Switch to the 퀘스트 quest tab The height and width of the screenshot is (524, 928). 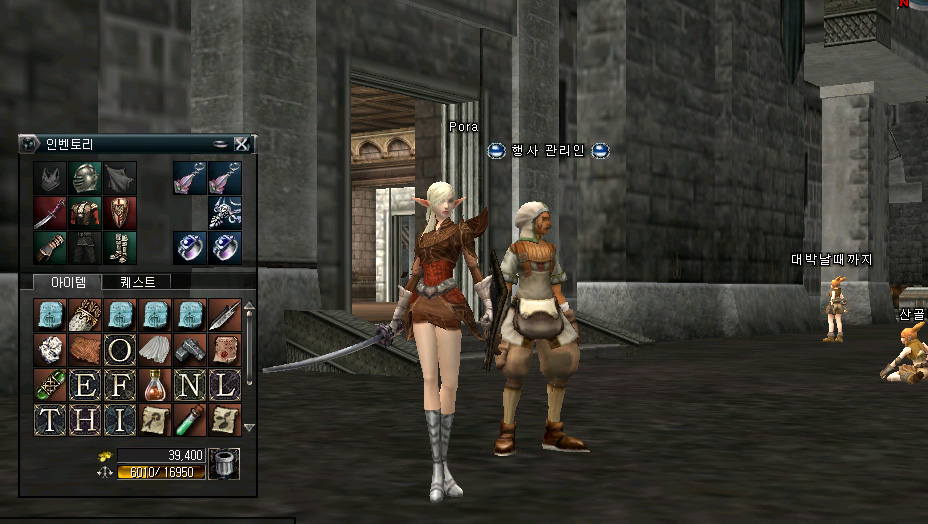click(x=137, y=282)
